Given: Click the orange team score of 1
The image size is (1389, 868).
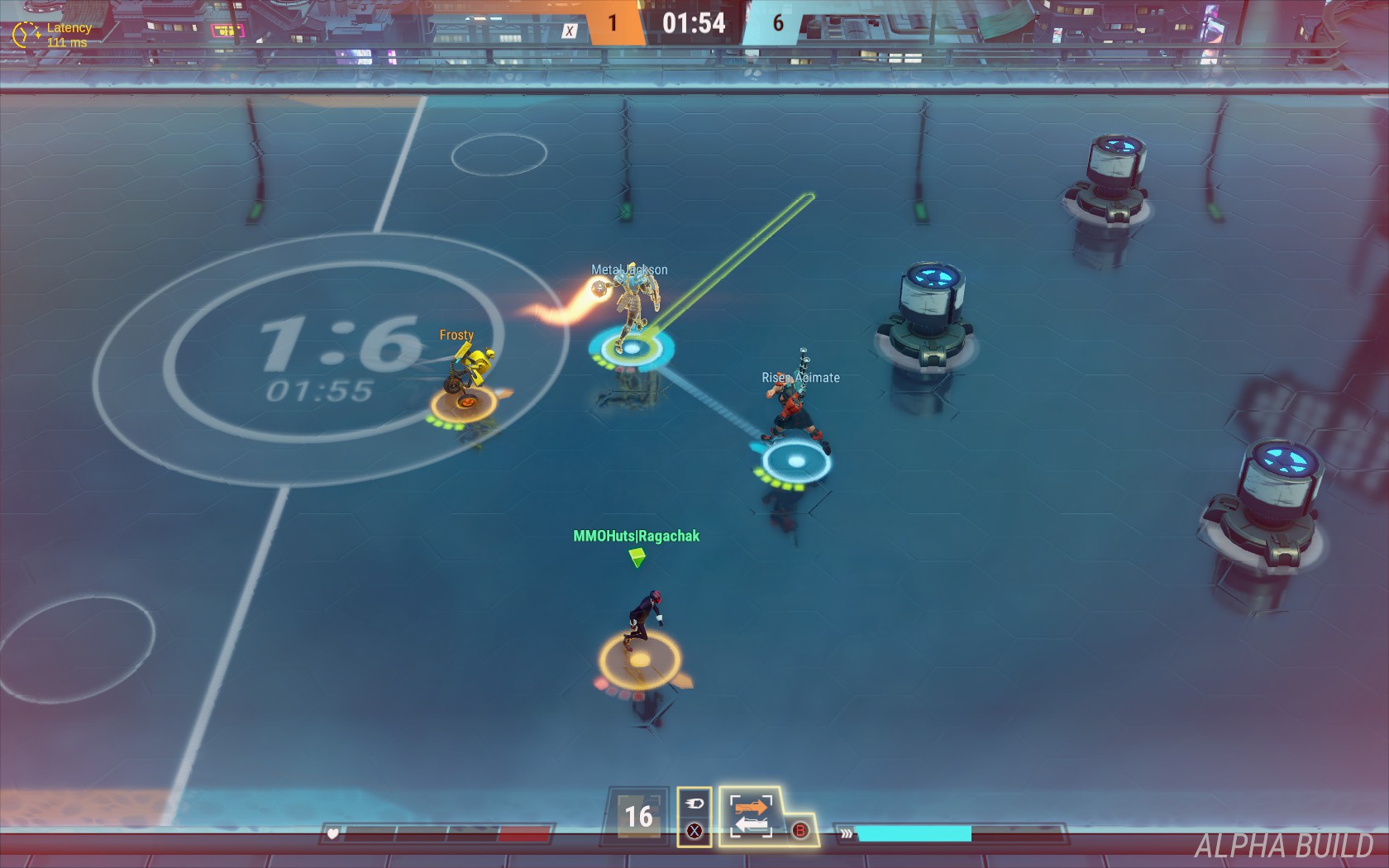Looking at the screenshot, I should pos(612,24).
